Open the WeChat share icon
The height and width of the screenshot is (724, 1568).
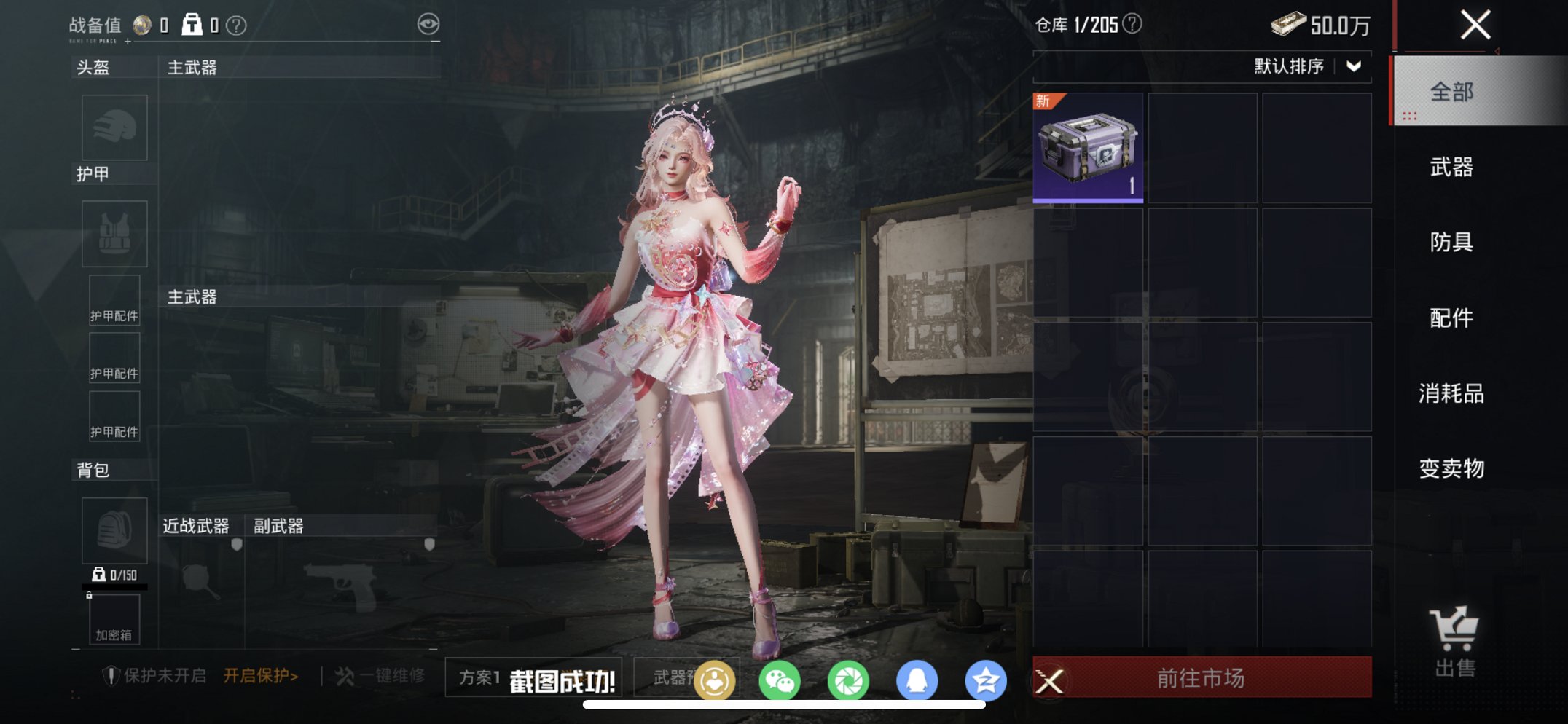[781, 678]
